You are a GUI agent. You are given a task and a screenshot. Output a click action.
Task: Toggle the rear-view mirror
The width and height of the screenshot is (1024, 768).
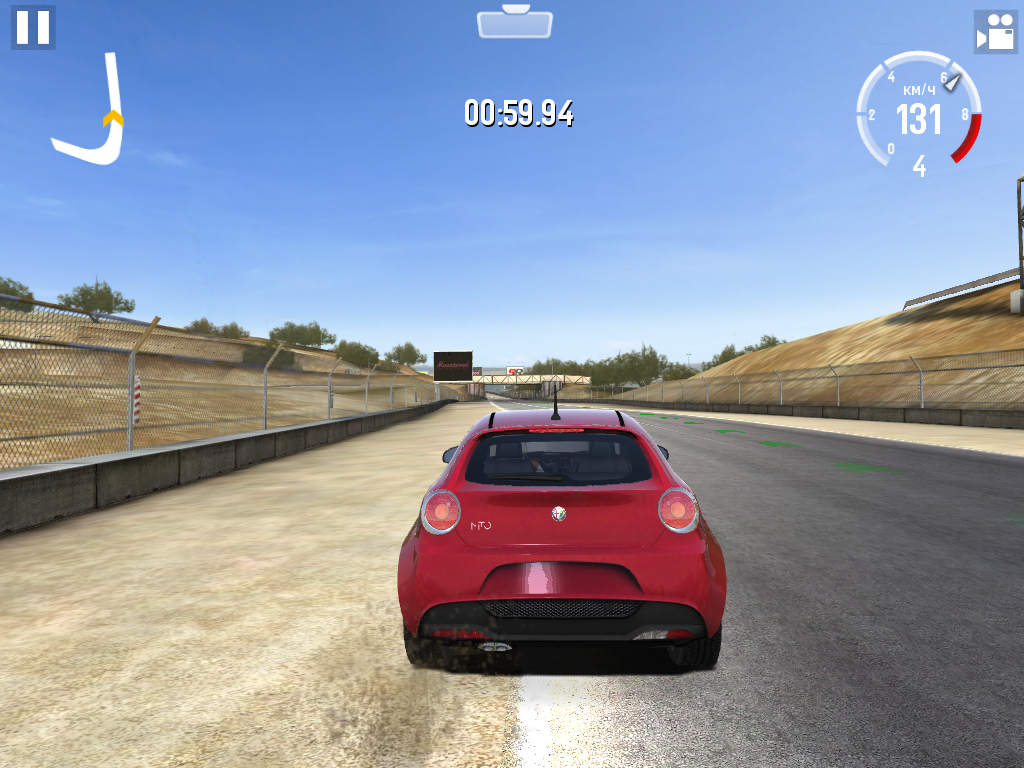(515, 22)
